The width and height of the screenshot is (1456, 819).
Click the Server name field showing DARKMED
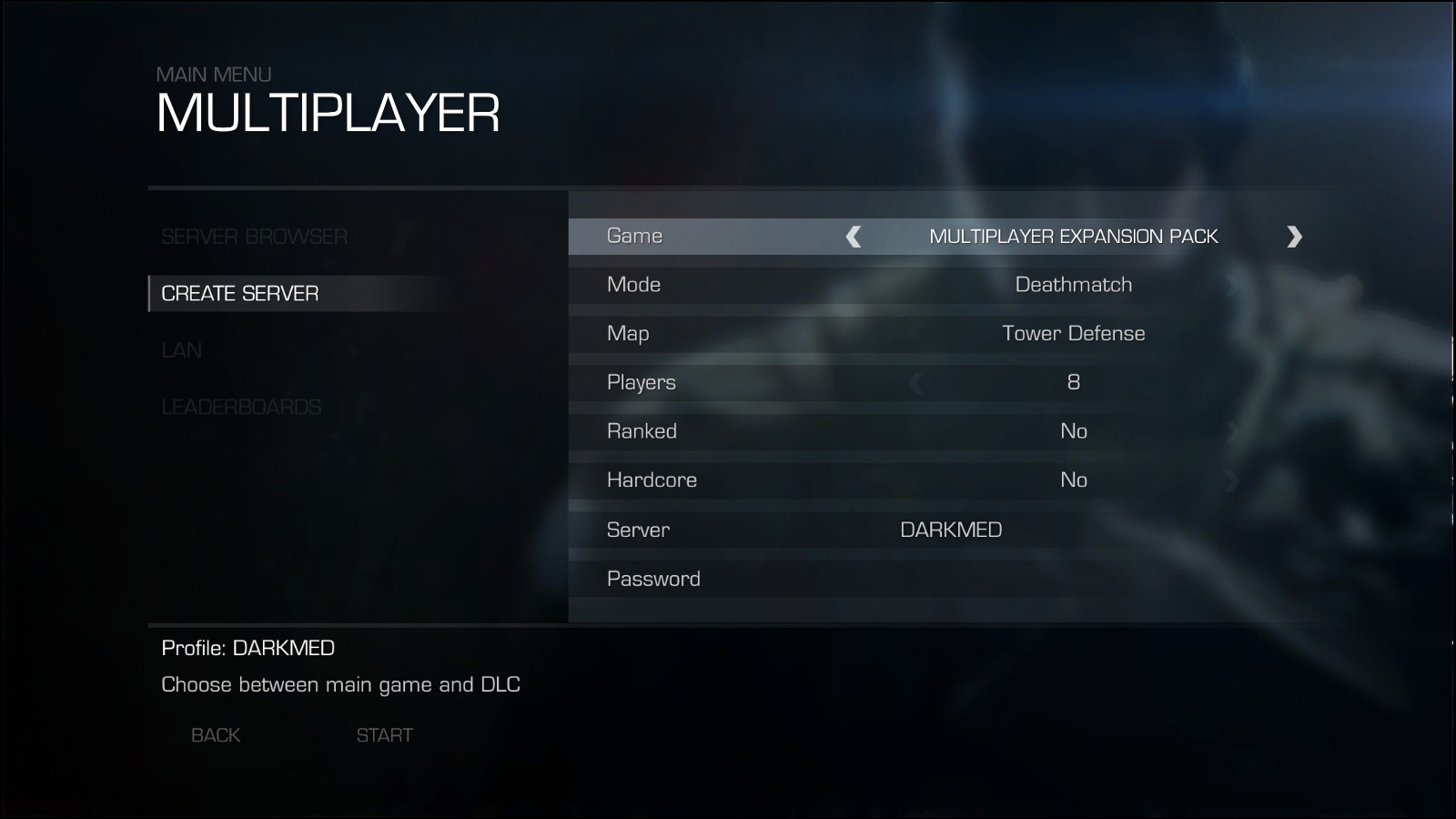(x=950, y=529)
